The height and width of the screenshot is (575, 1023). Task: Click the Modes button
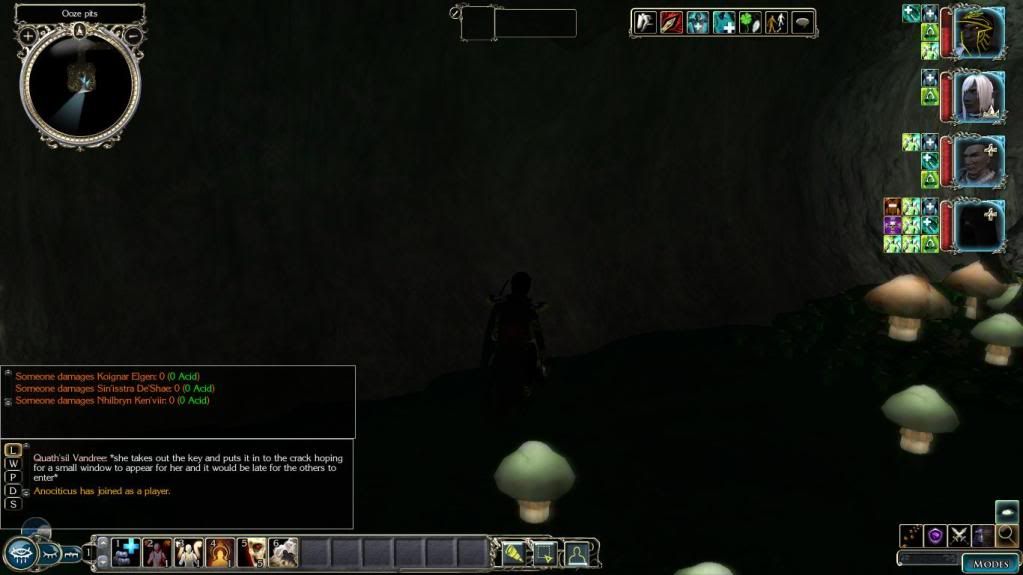click(989, 563)
